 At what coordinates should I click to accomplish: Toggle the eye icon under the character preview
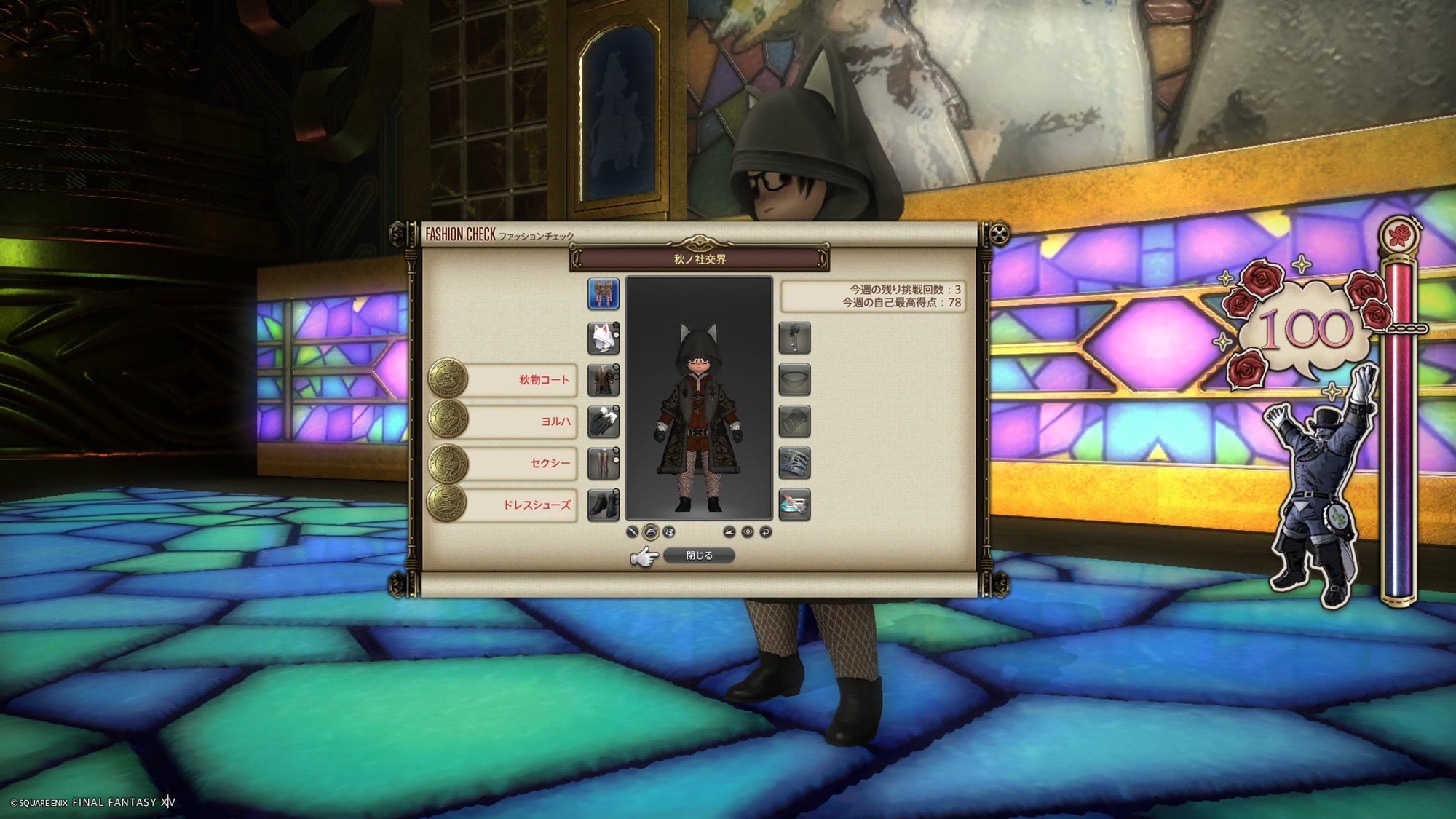748,532
